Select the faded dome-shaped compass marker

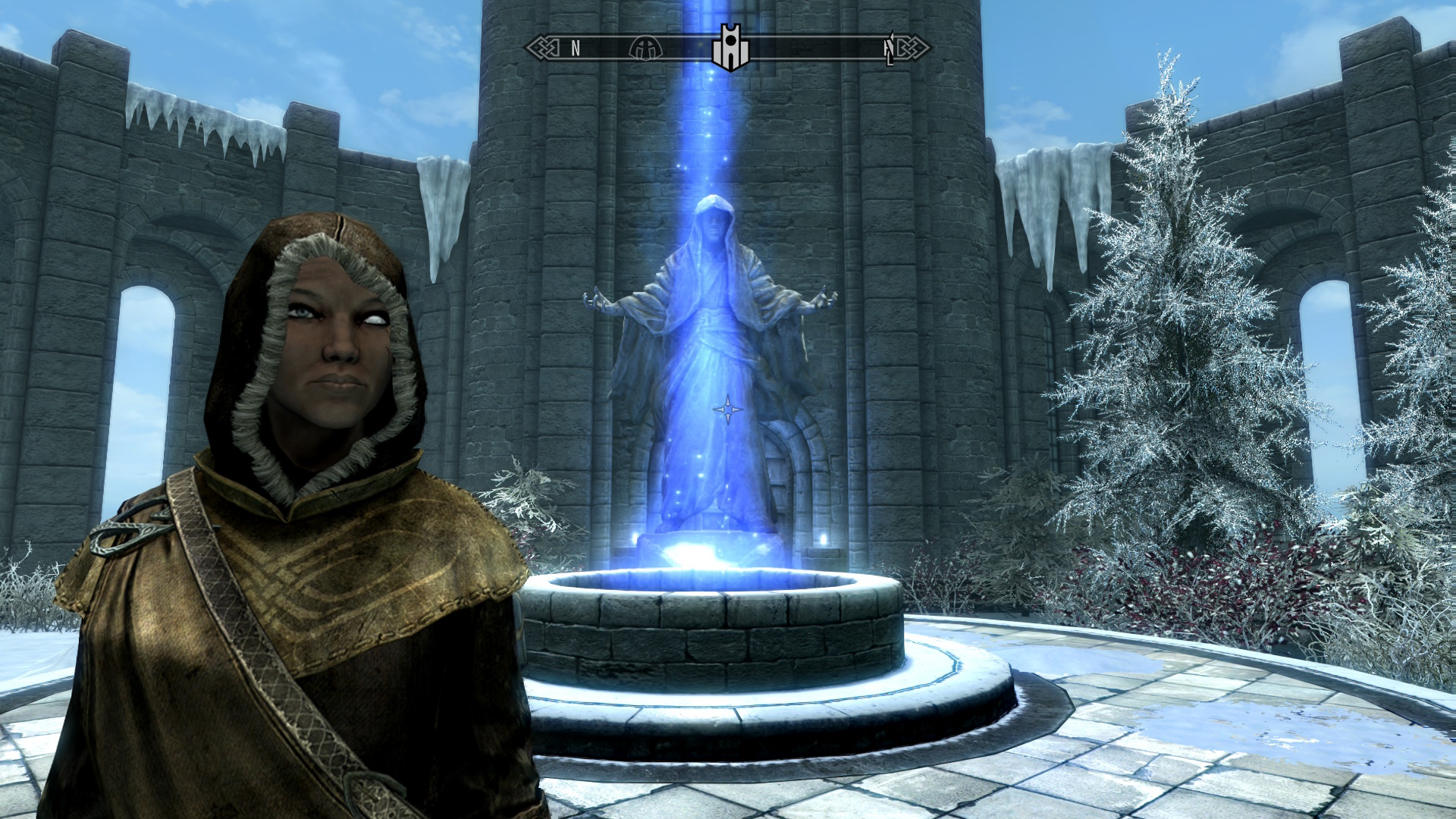coord(645,49)
